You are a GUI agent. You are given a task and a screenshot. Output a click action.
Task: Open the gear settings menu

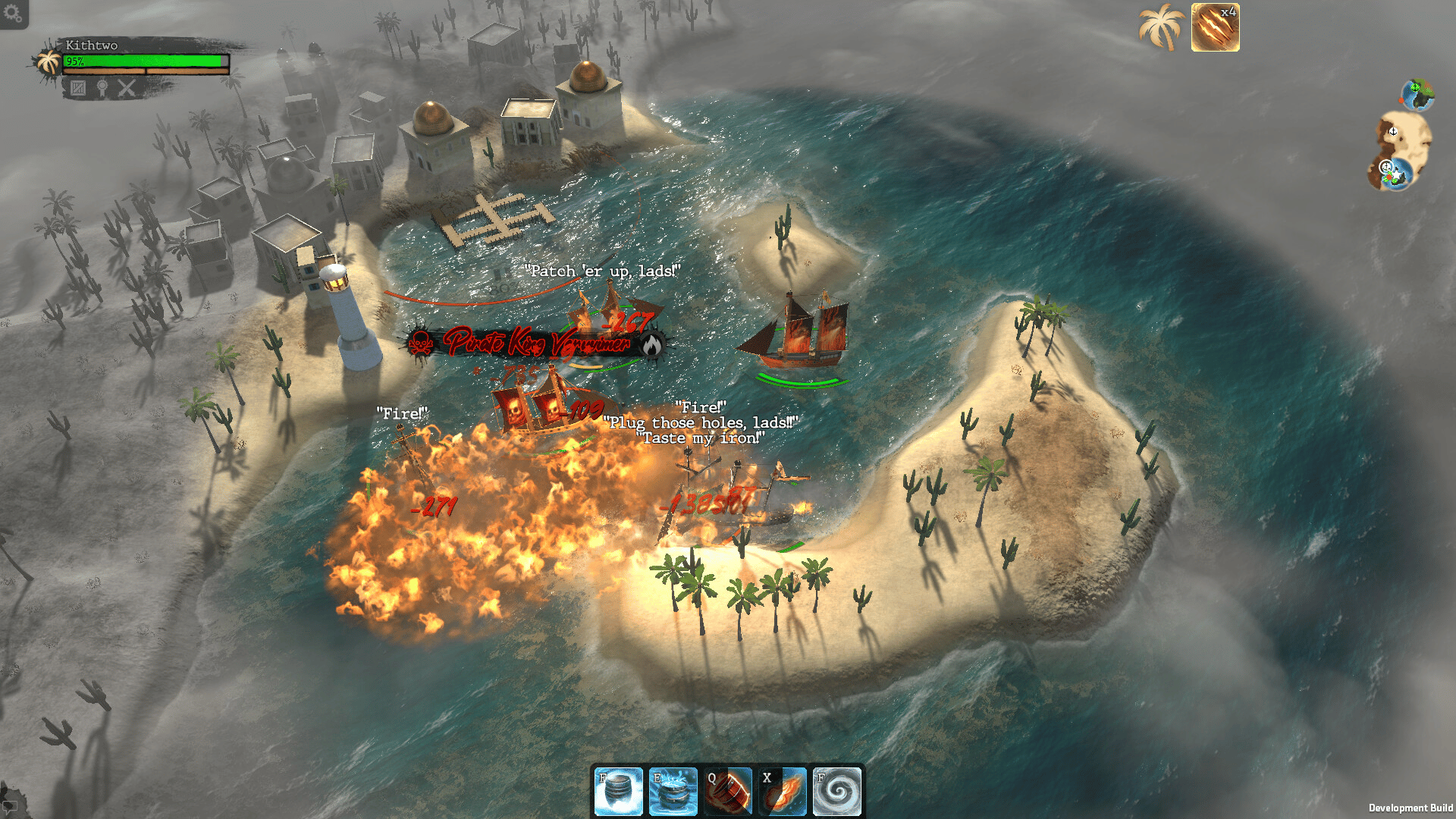(x=13, y=13)
